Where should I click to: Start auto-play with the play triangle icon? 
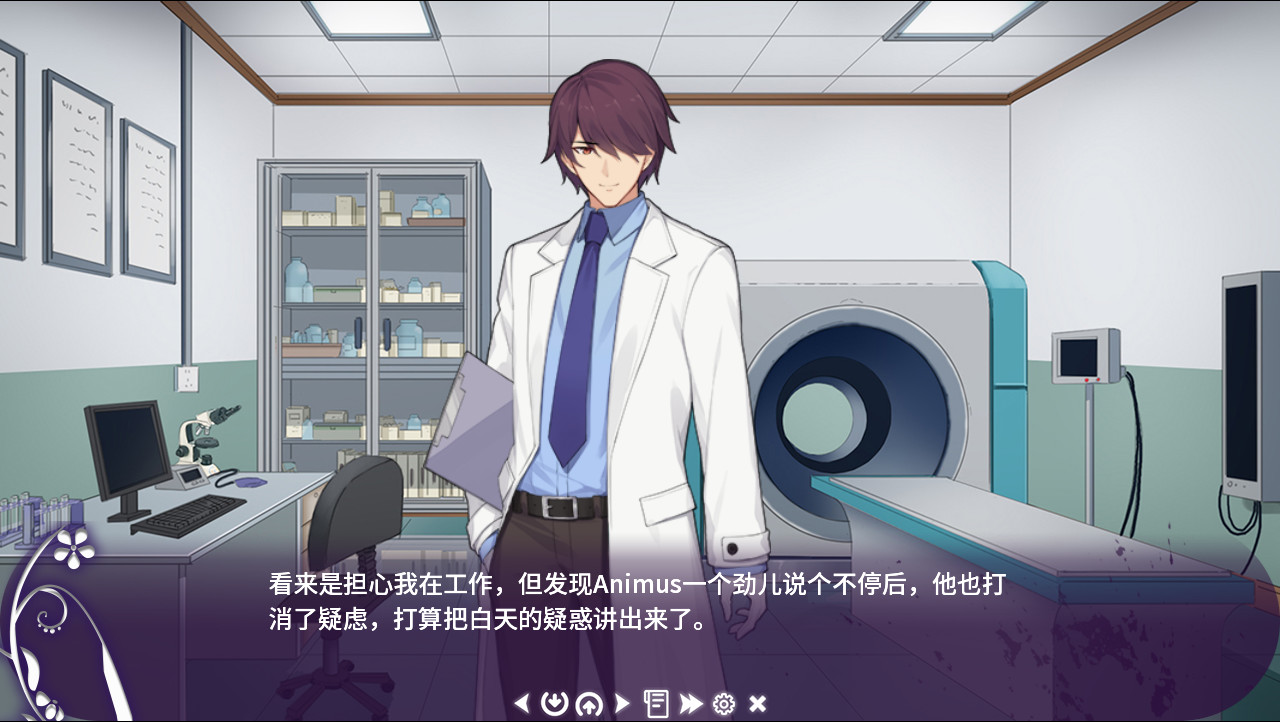coord(623,705)
